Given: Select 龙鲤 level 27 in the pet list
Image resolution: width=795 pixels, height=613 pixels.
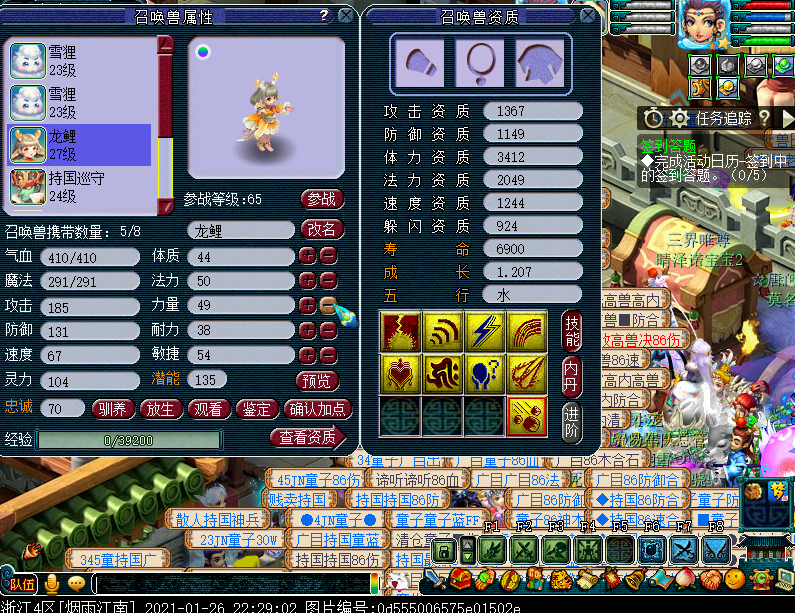Looking at the screenshot, I should pyautogui.click(x=80, y=145).
